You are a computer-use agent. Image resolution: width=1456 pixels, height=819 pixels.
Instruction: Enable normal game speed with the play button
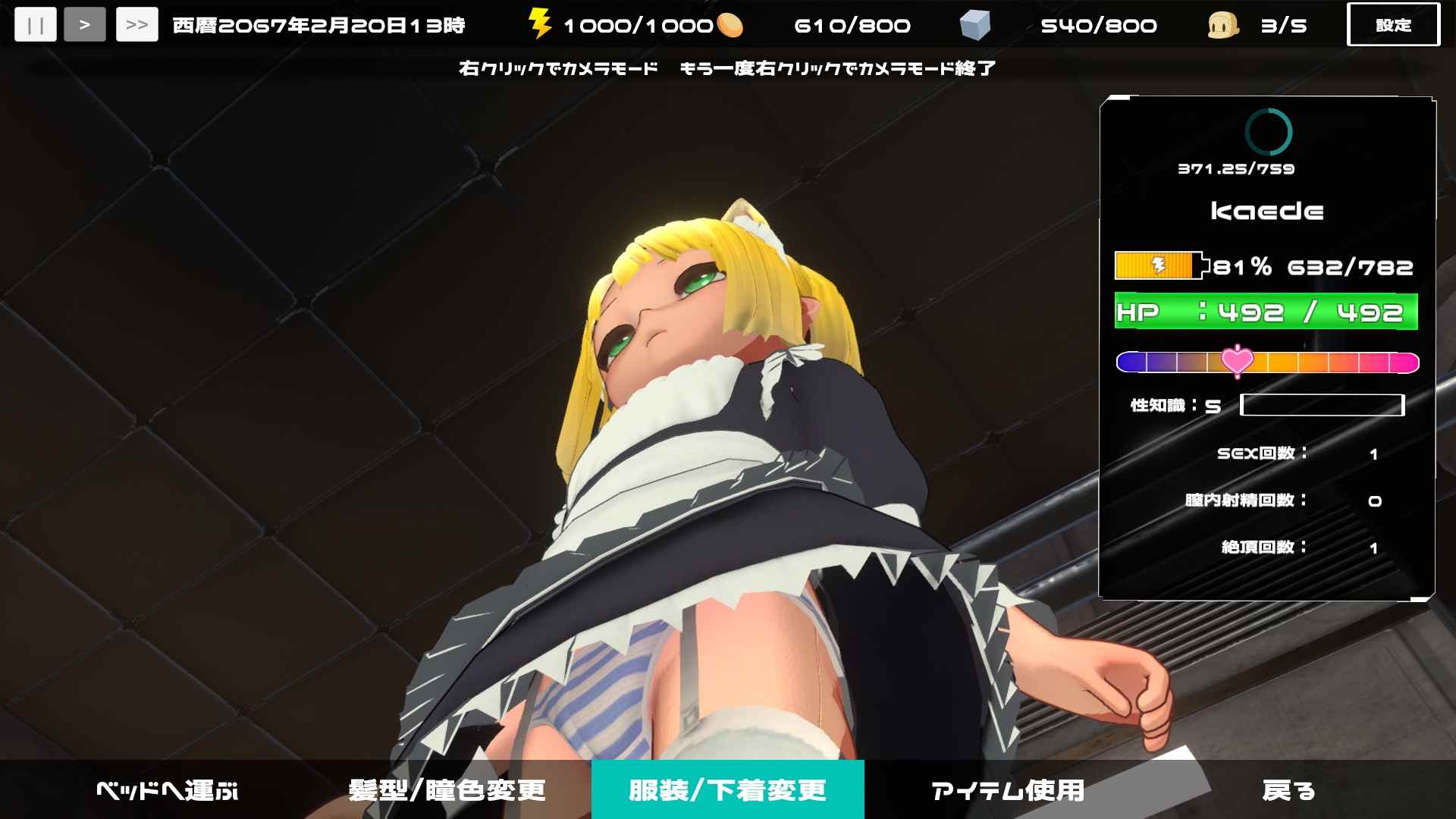[x=86, y=24]
